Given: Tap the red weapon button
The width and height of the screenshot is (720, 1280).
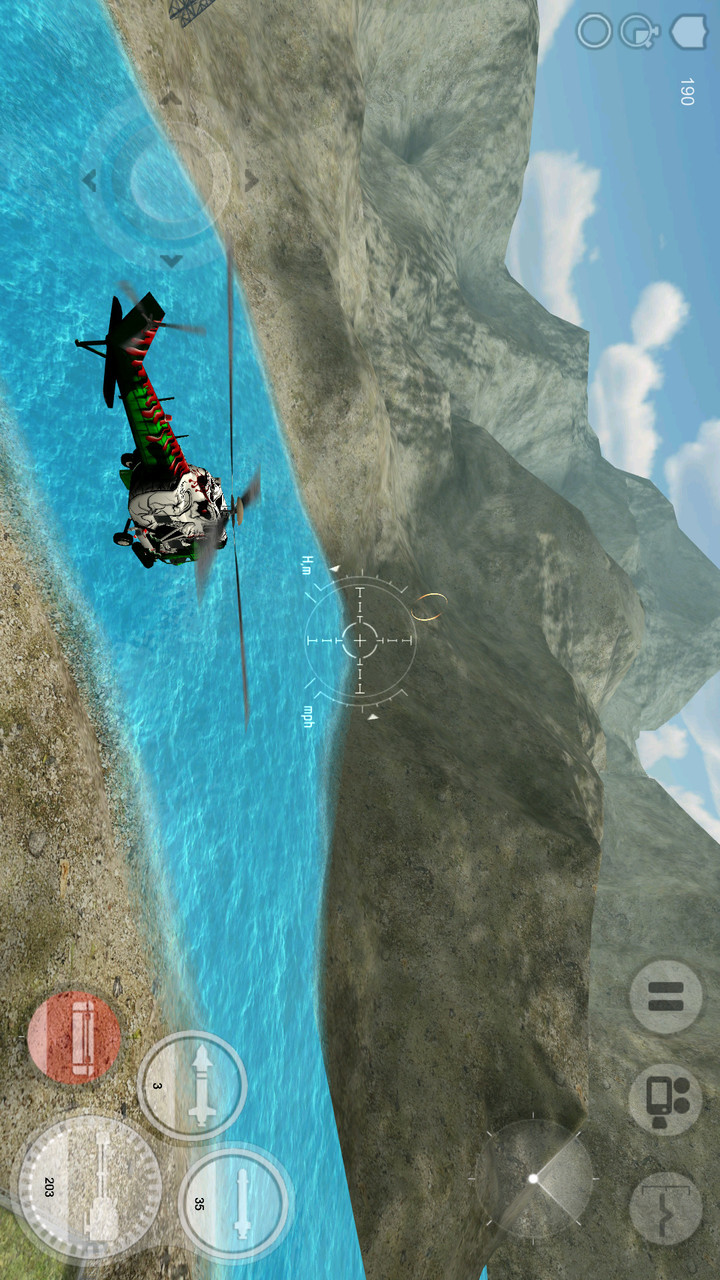Looking at the screenshot, I should click(x=74, y=1037).
